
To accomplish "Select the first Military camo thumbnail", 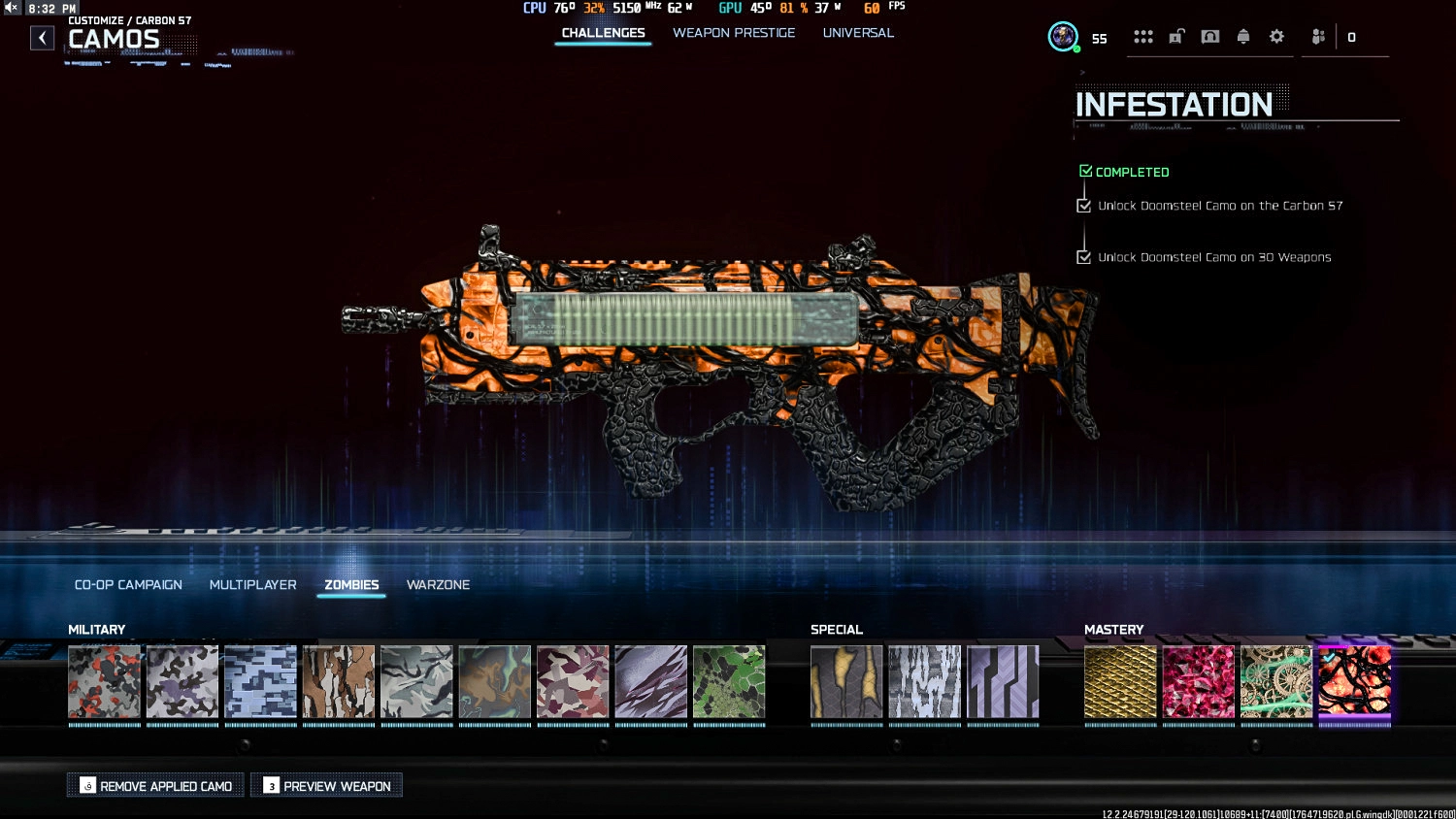I will 103,682.
